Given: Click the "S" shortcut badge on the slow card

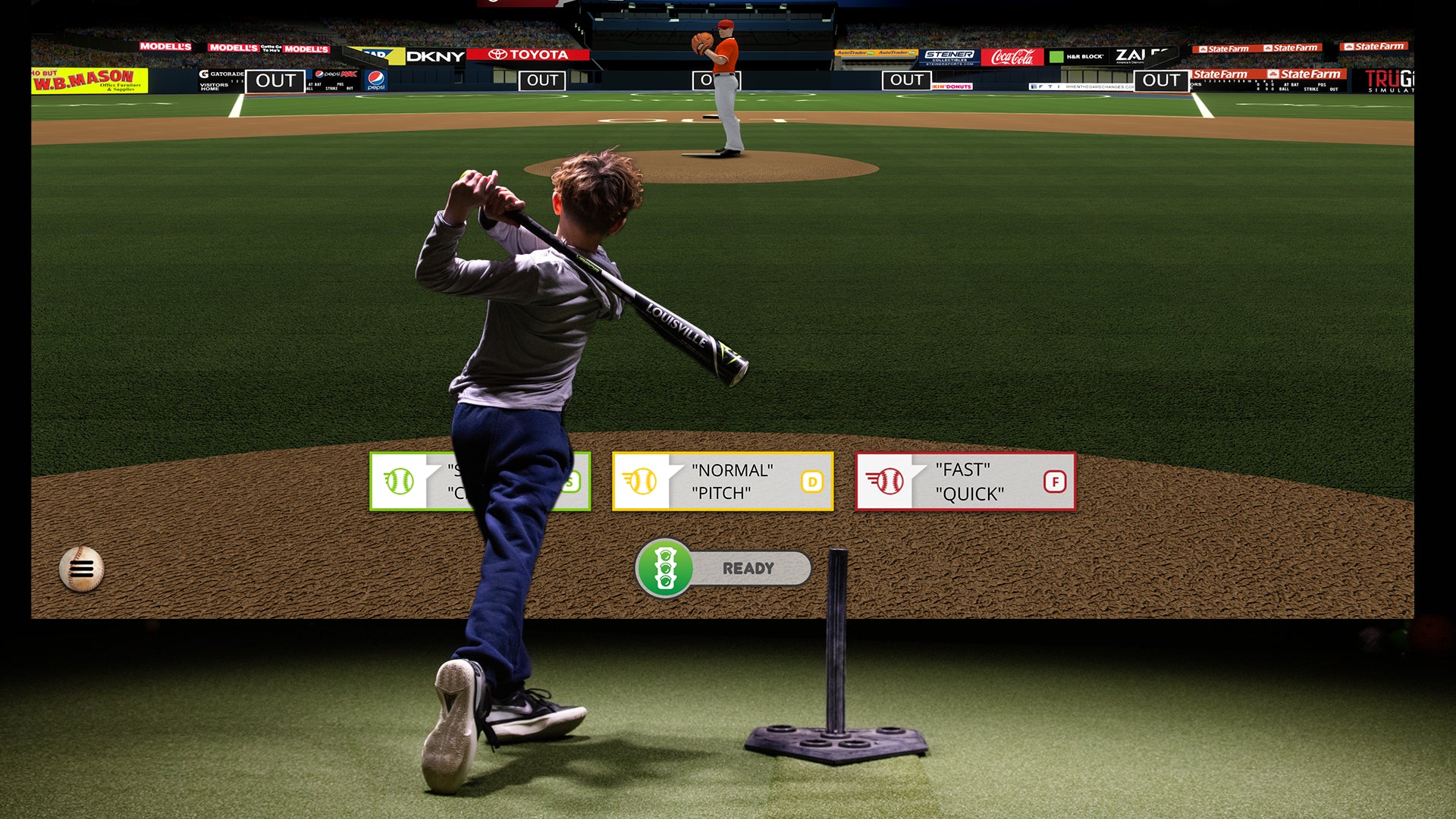Looking at the screenshot, I should click(570, 481).
